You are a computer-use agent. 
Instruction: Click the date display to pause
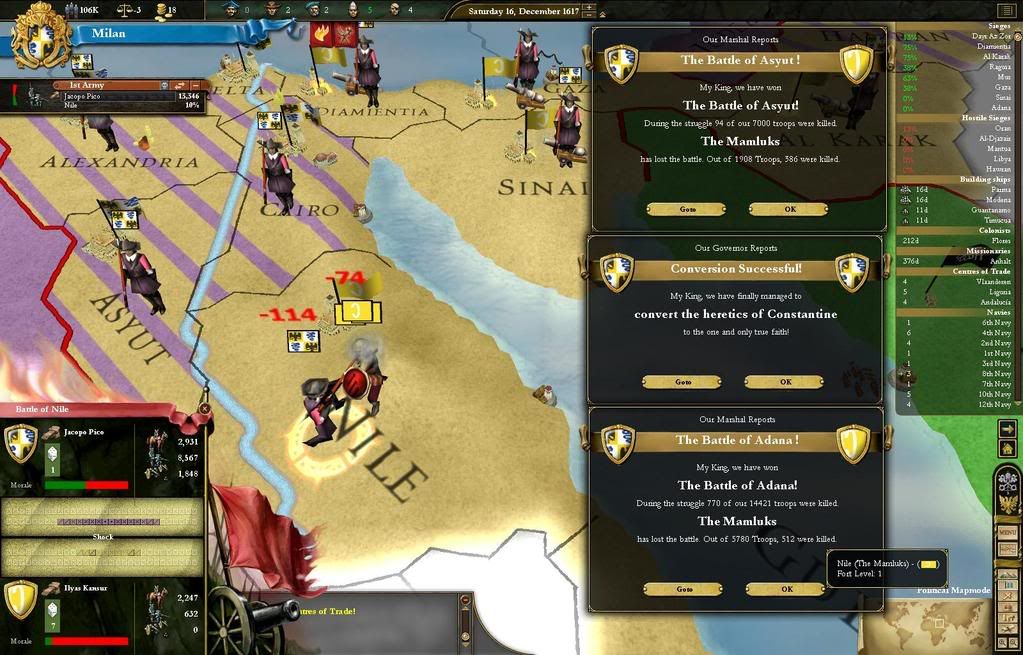click(x=518, y=11)
